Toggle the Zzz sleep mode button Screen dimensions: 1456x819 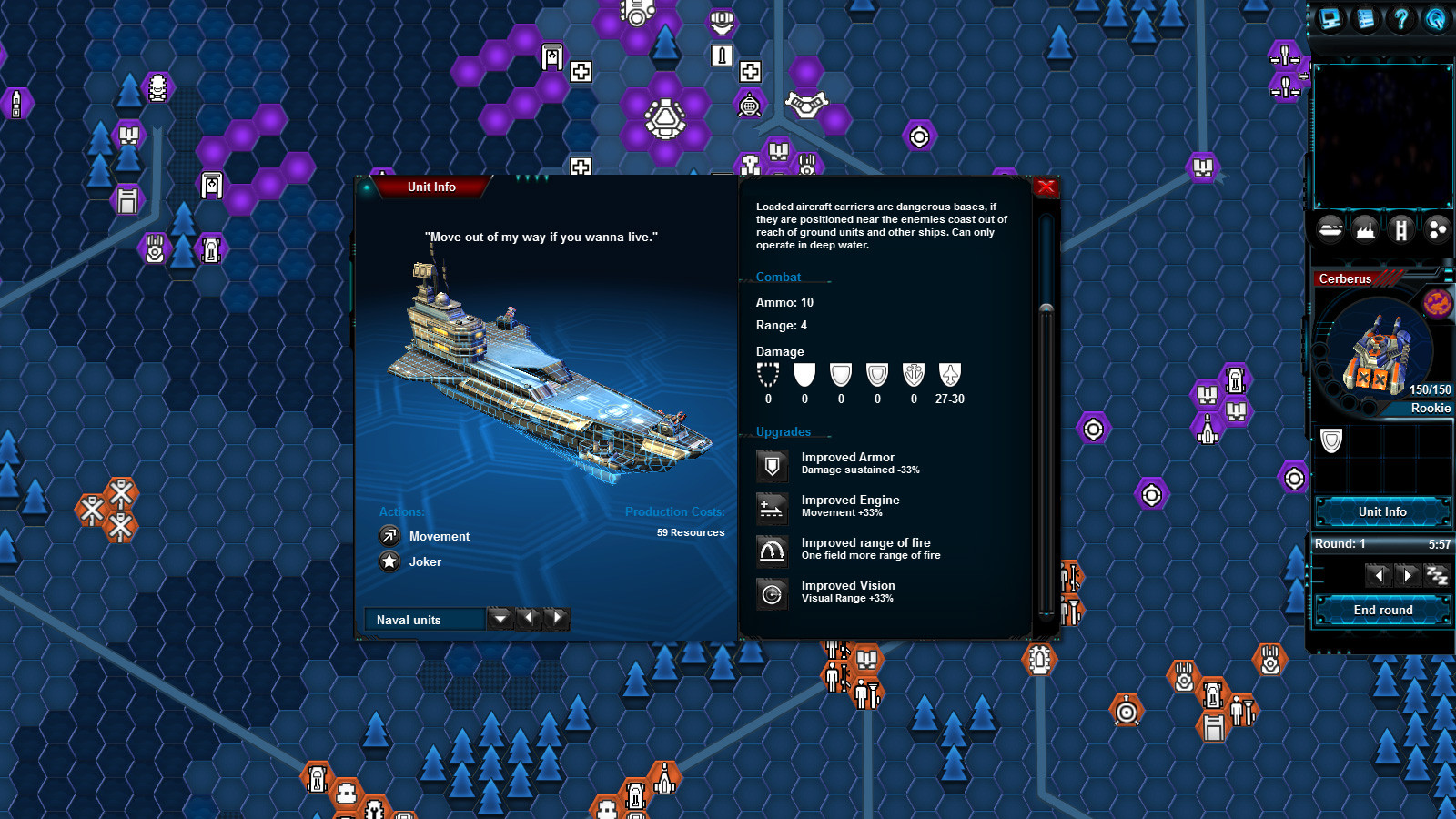[x=1436, y=573]
